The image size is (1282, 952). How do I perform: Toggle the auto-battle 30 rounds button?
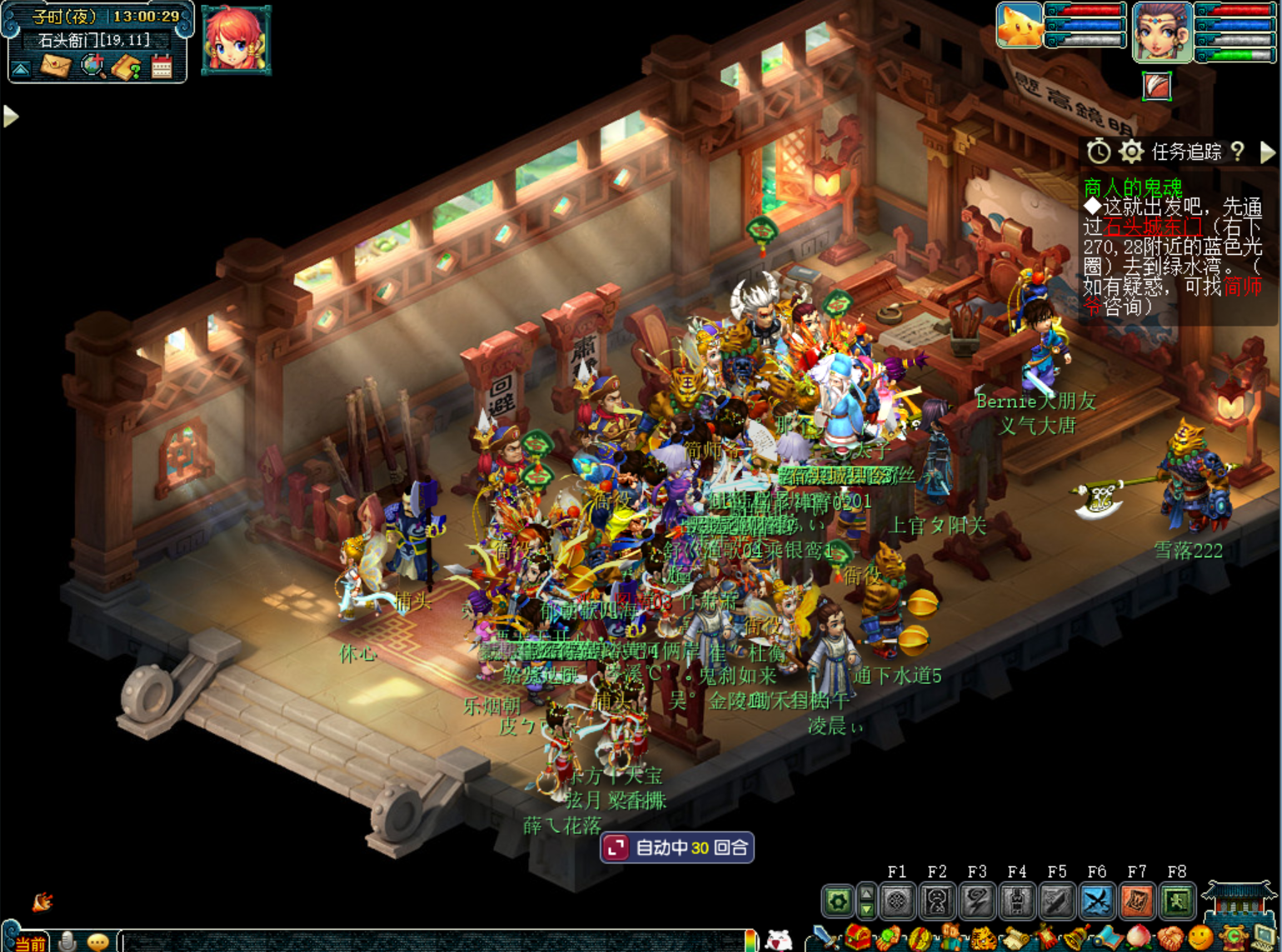tap(677, 848)
